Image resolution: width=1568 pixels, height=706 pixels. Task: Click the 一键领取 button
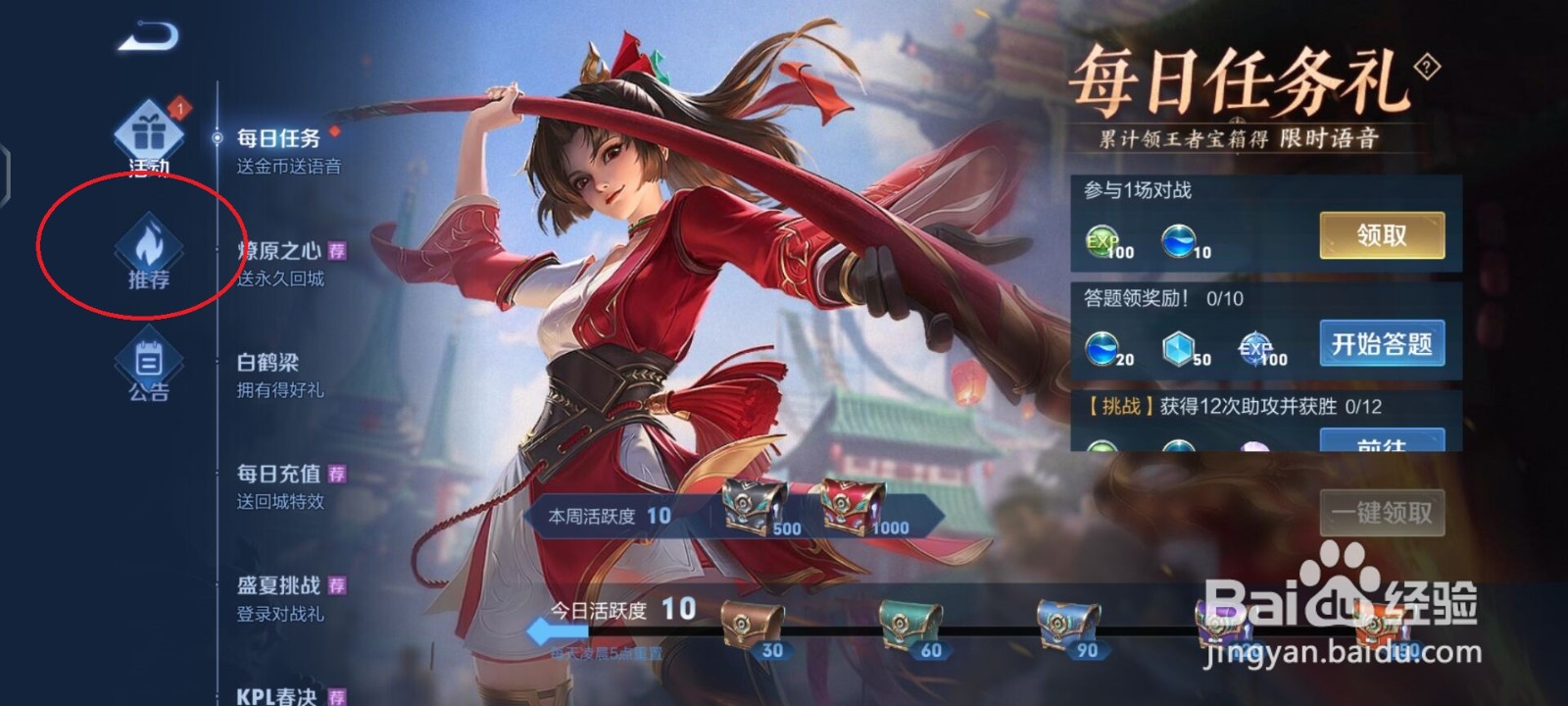[1383, 512]
